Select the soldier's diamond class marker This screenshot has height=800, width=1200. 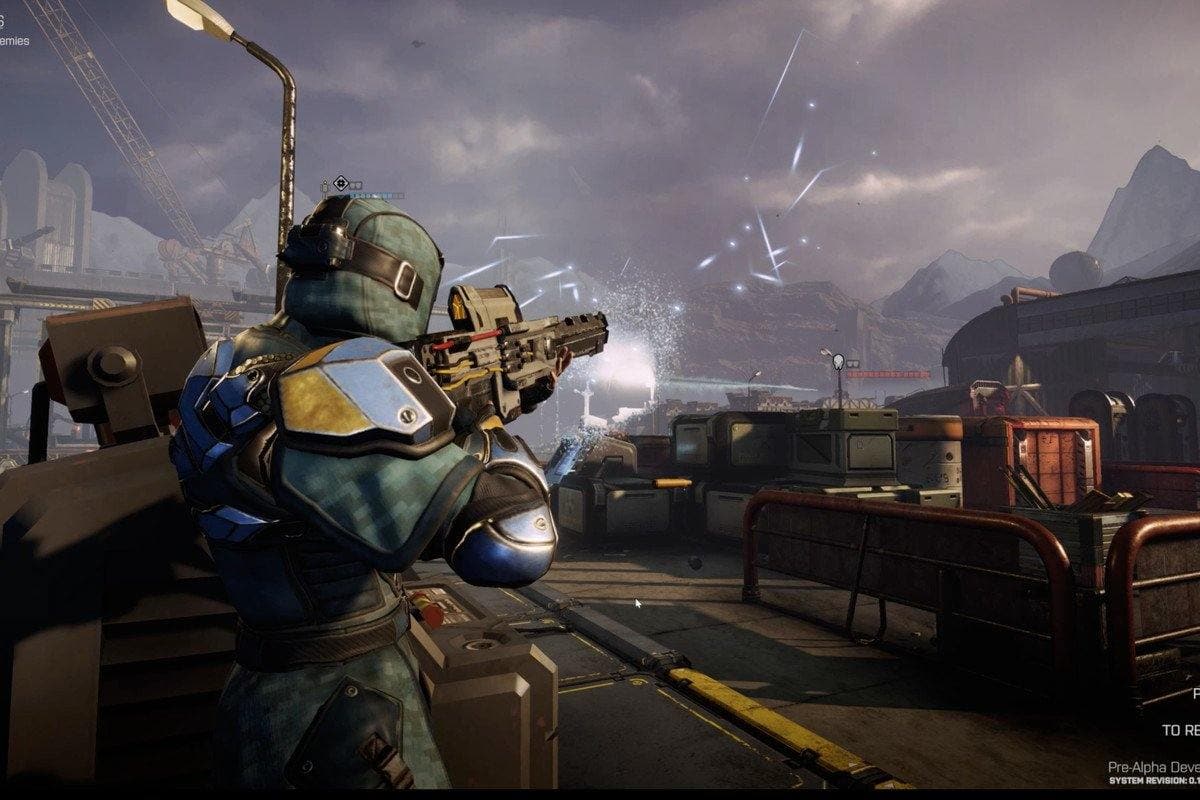coord(341,183)
